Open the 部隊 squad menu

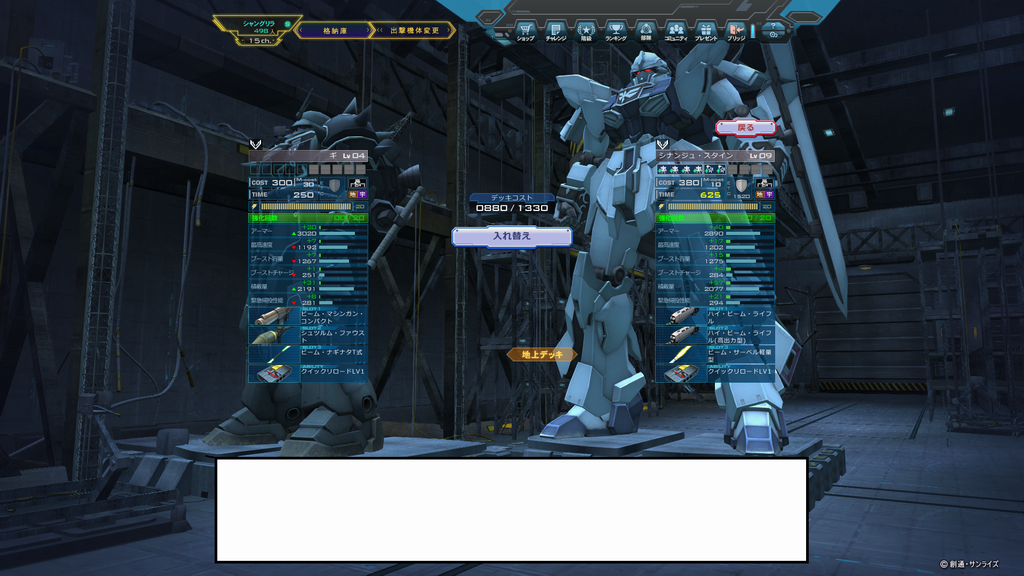coord(646,31)
